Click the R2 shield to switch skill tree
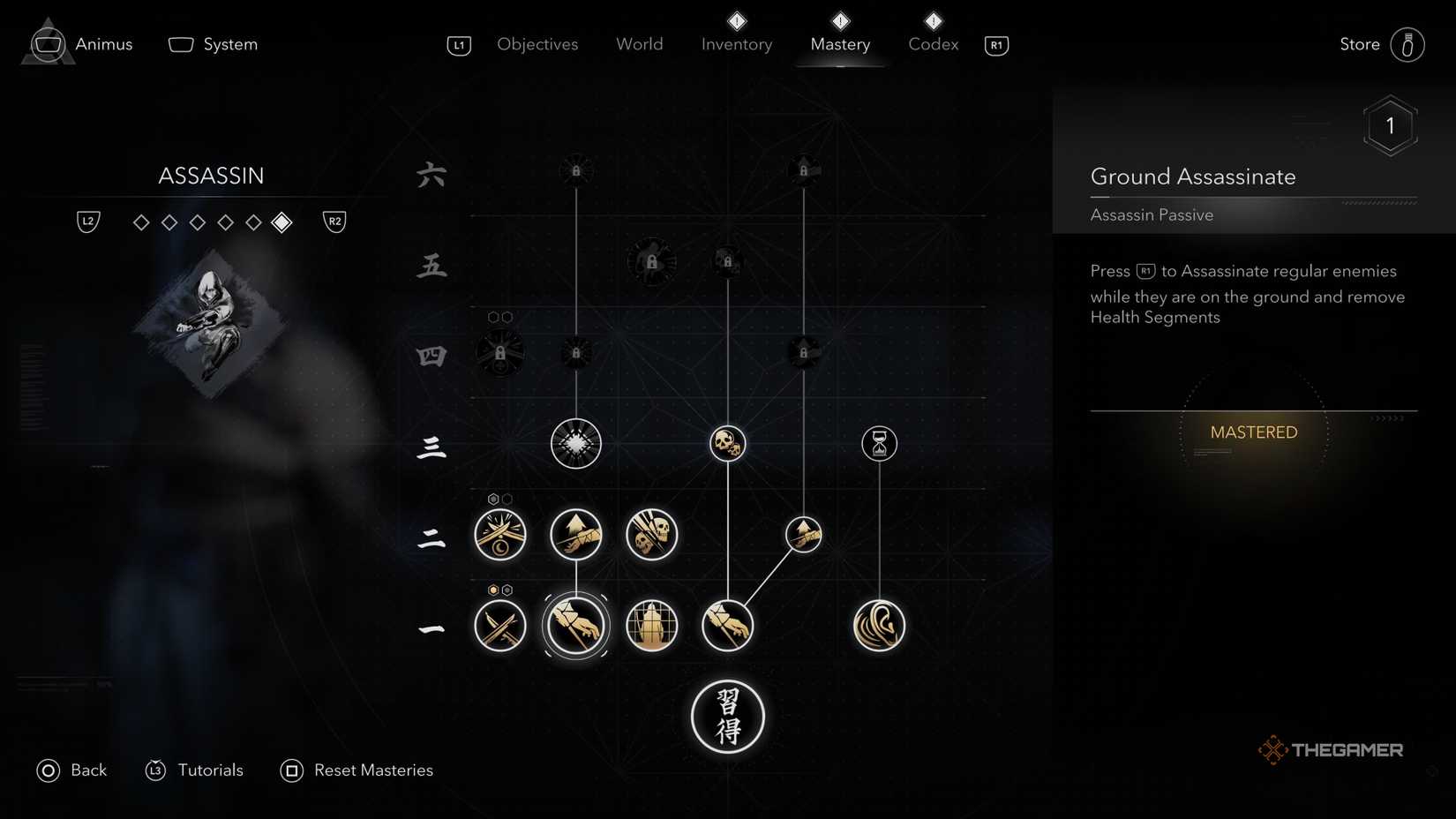Viewport: 1456px width, 819px height. coord(334,222)
